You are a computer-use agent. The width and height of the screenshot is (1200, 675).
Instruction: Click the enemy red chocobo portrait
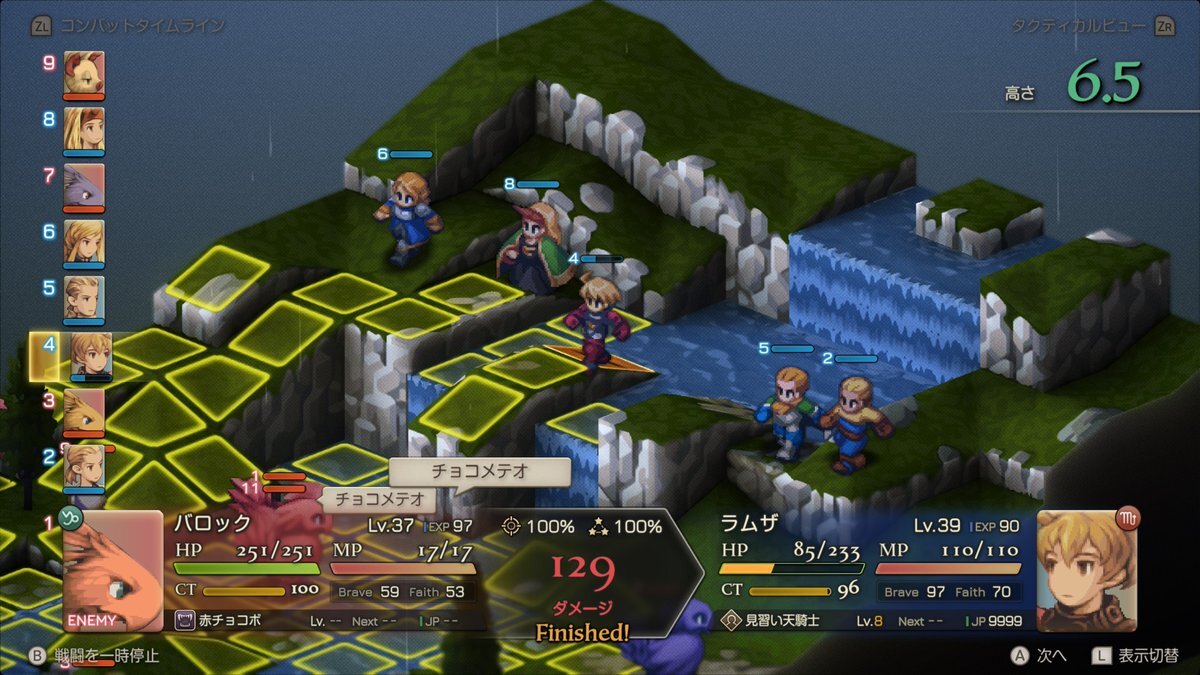113,570
